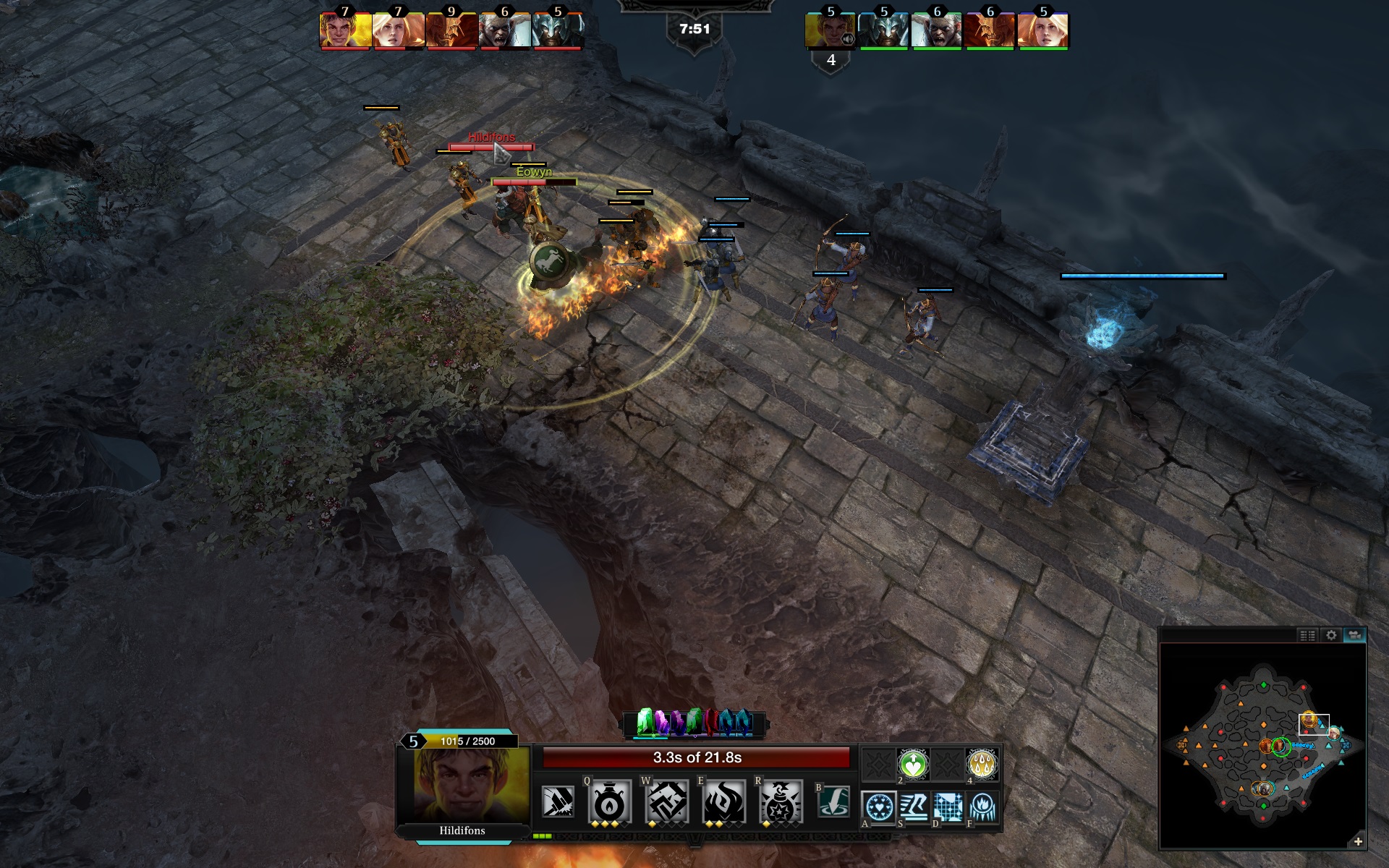Activate the A heart-ring command ability
1389x868 pixels.
(880, 807)
